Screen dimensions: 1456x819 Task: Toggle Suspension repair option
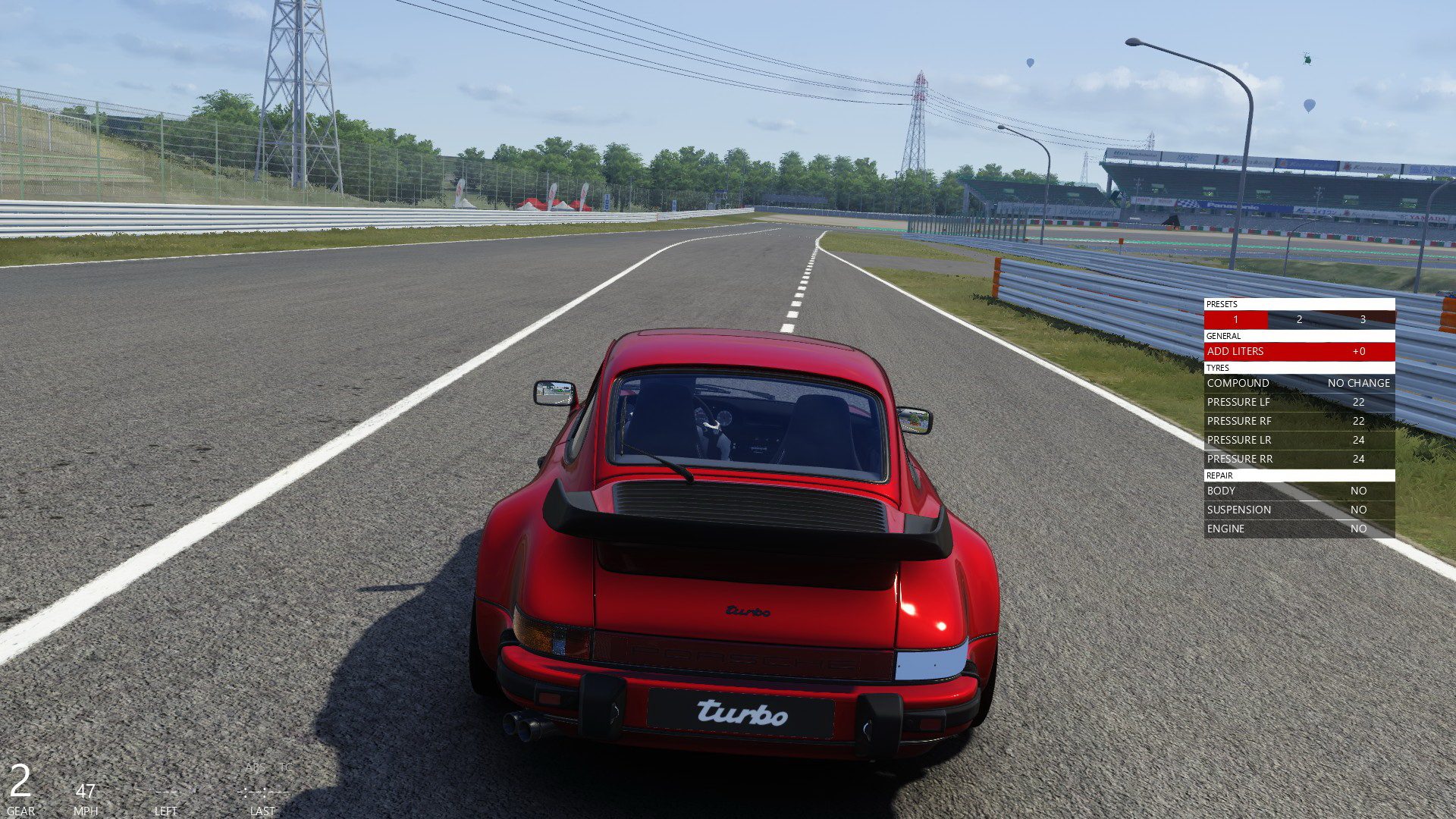click(x=1299, y=510)
